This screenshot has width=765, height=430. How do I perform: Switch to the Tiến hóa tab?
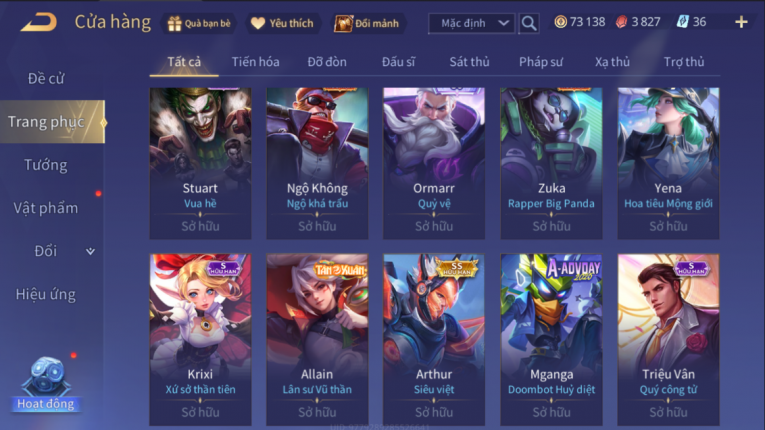255,62
